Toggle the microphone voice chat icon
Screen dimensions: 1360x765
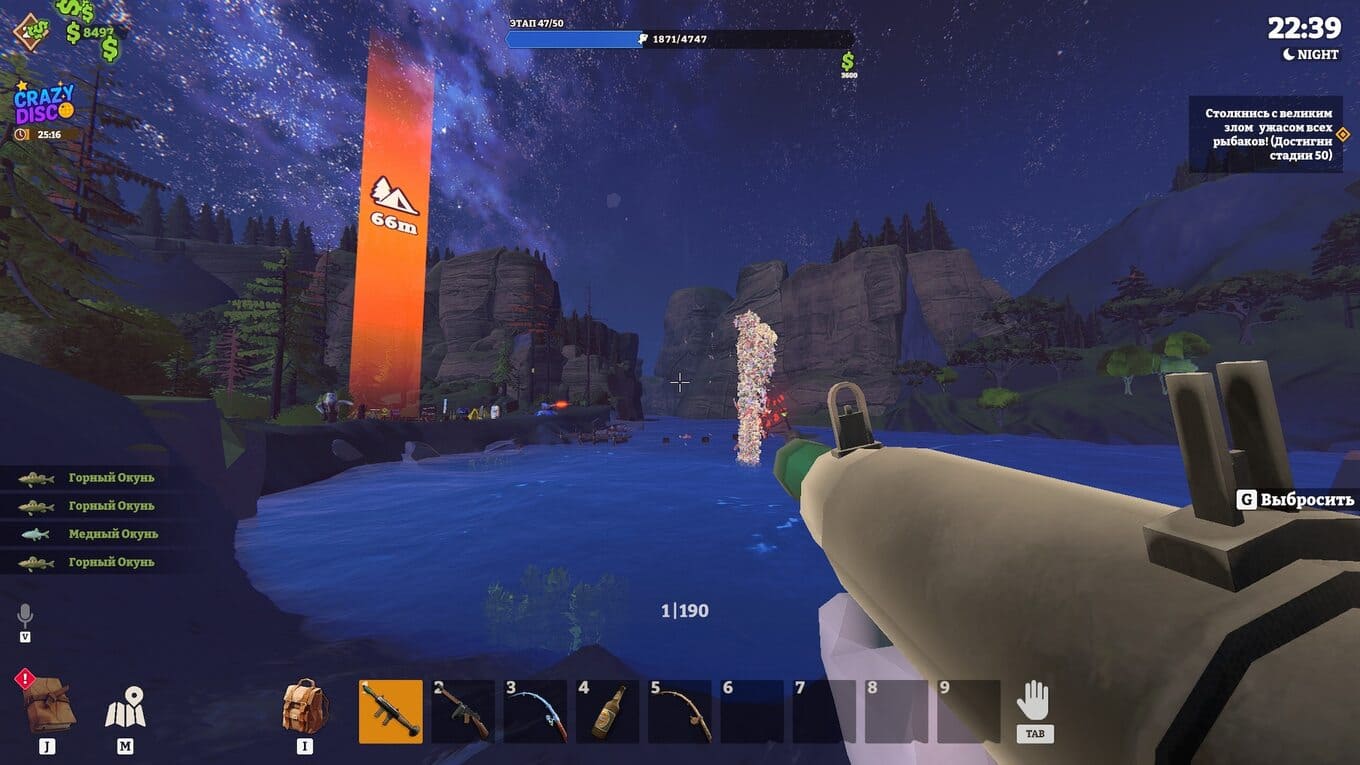pos(25,616)
